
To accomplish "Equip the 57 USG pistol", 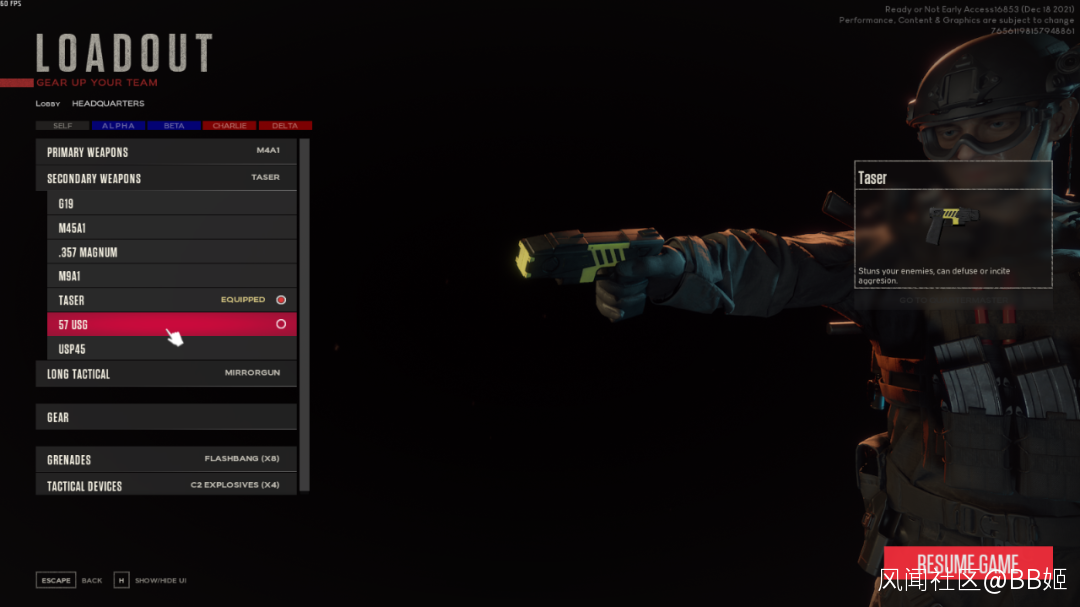I will 172,324.
